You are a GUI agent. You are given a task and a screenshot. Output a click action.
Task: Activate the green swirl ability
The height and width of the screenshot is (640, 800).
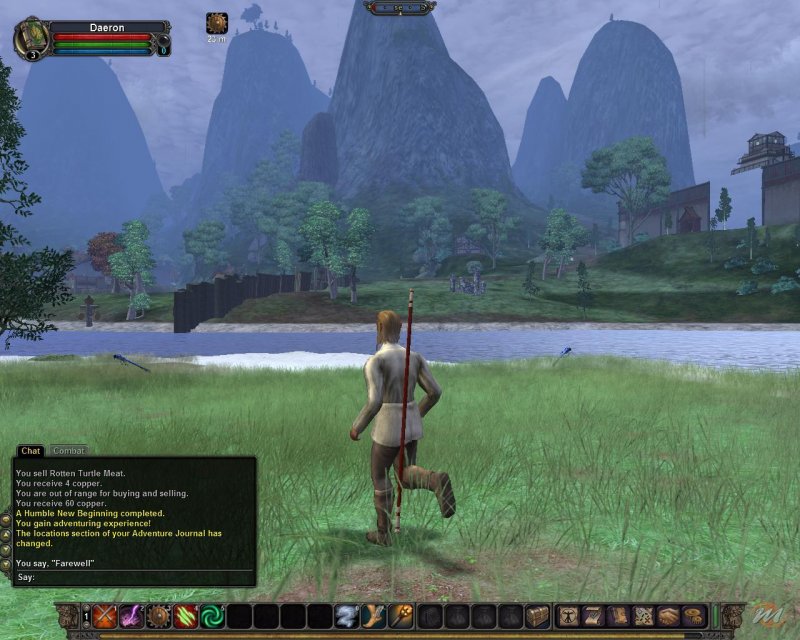[x=213, y=616]
